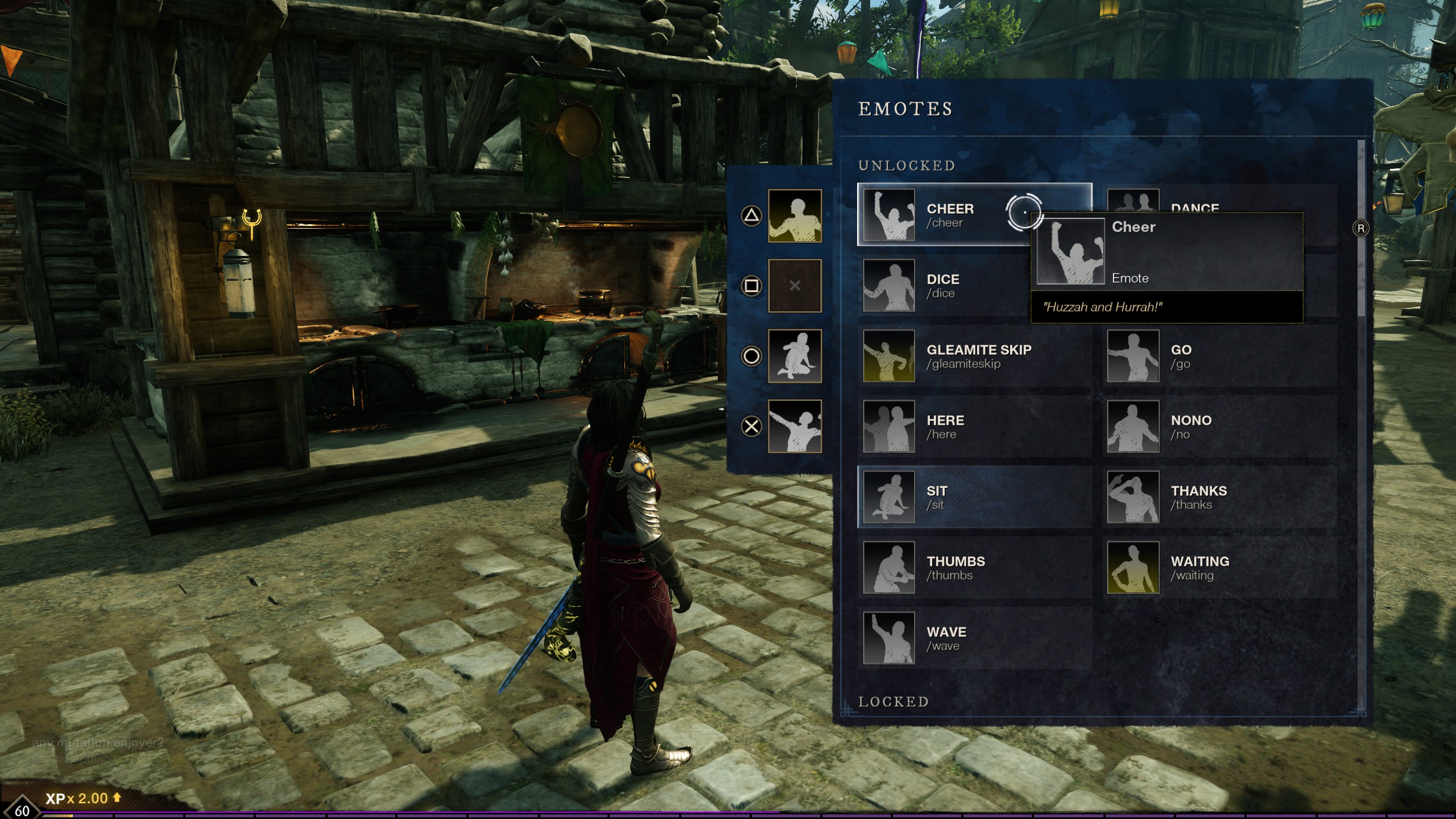The height and width of the screenshot is (819, 1456).
Task: Select the Thanks emote icon
Action: 1134,498
